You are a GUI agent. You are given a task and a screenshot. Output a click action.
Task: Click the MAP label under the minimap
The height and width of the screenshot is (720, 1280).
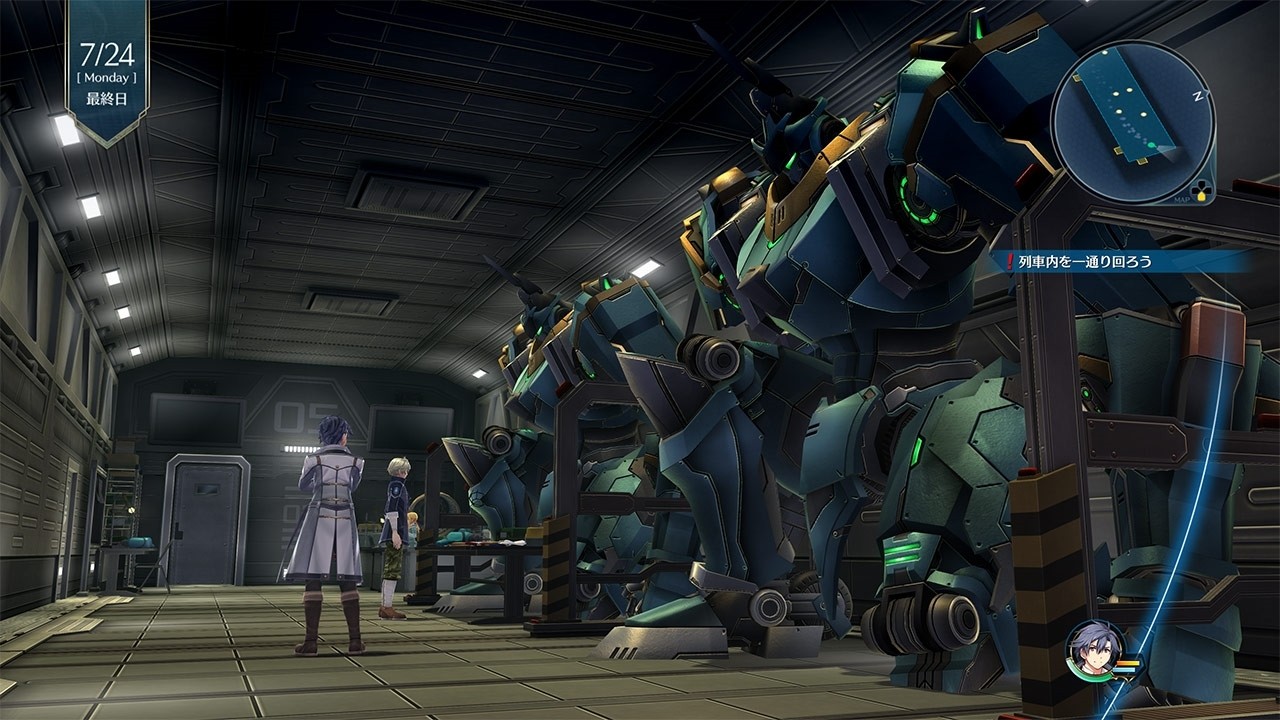1180,198
